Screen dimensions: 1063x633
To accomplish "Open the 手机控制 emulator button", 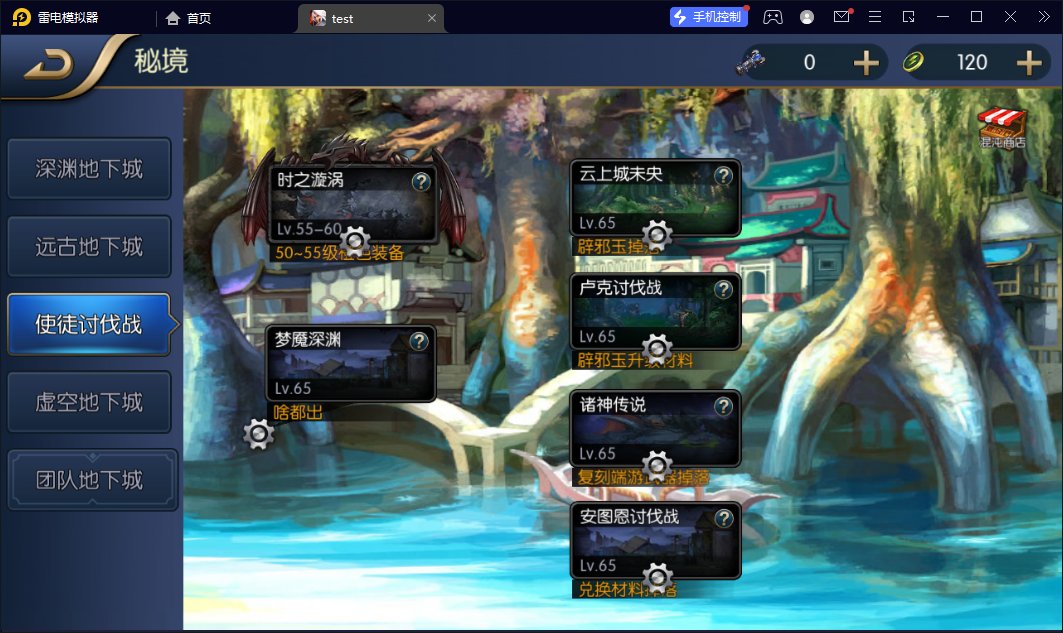I will (x=709, y=17).
